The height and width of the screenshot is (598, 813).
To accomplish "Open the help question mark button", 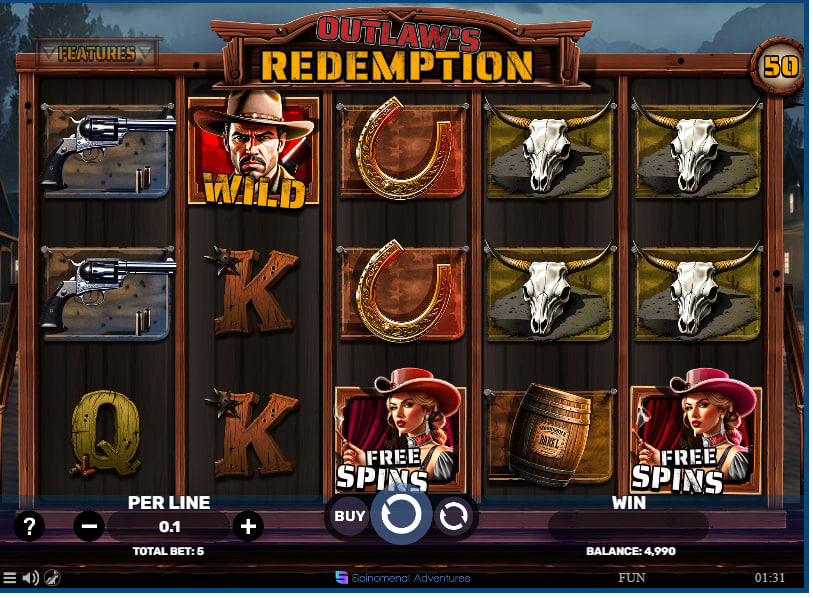I will pos(29,525).
